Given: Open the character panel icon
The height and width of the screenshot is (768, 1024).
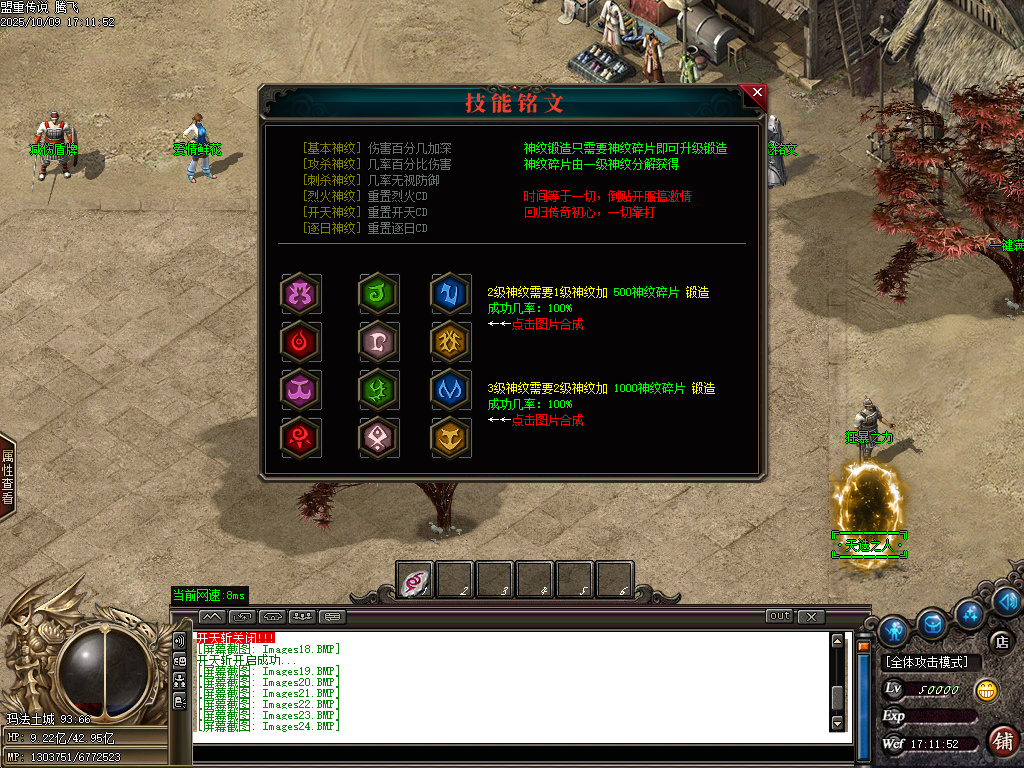Looking at the screenshot, I should tap(893, 629).
